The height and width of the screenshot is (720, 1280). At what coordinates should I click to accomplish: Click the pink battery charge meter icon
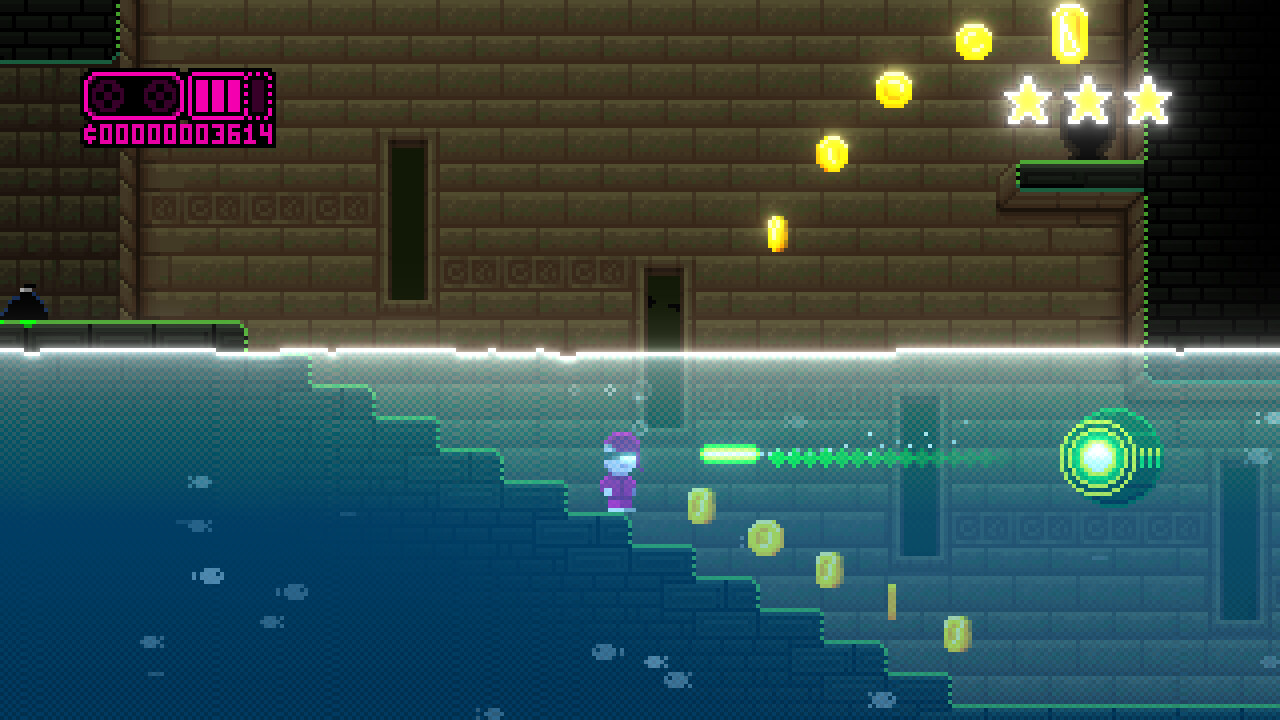pos(220,95)
